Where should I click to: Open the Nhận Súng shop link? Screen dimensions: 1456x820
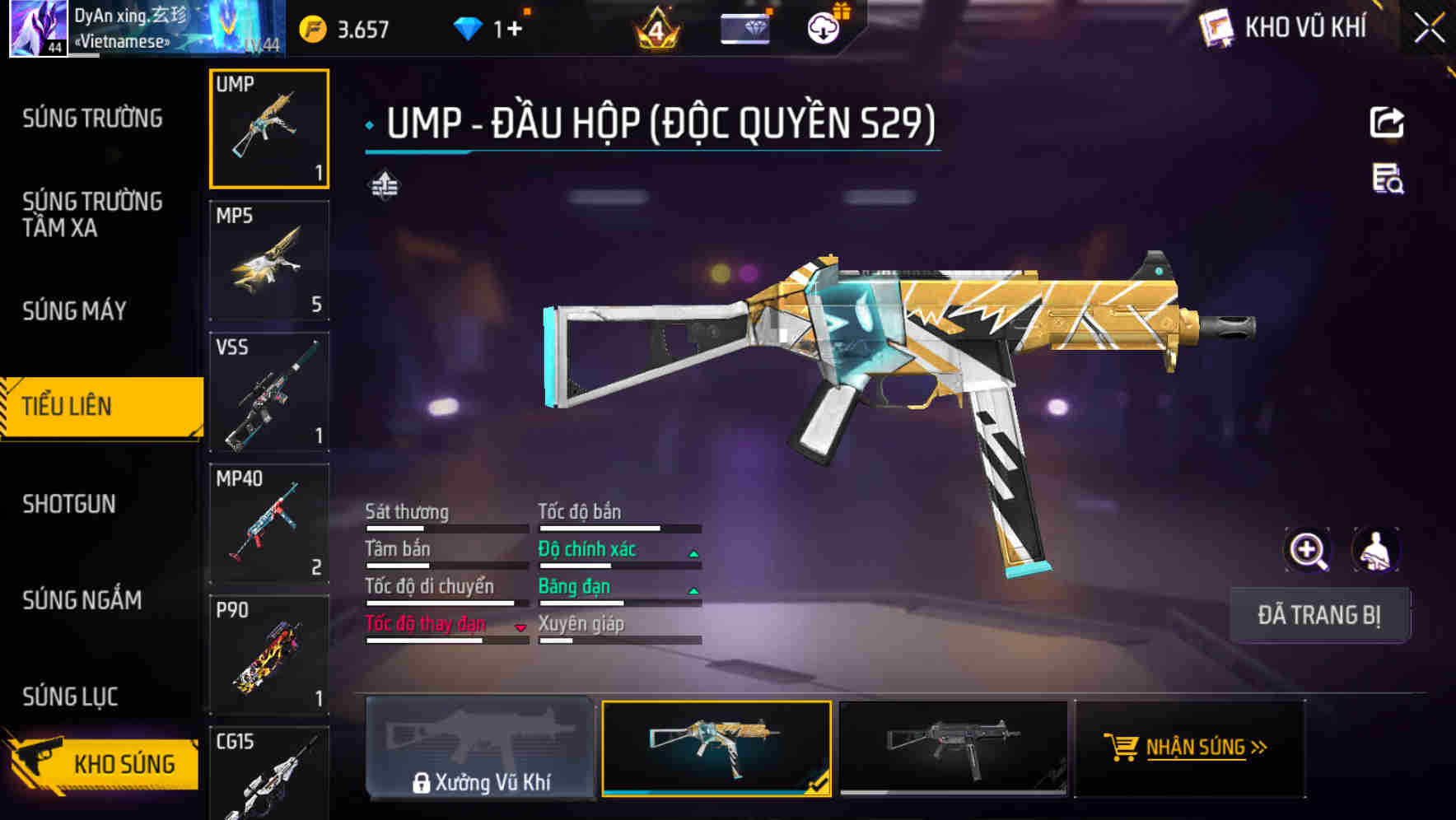pyautogui.click(x=1190, y=748)
